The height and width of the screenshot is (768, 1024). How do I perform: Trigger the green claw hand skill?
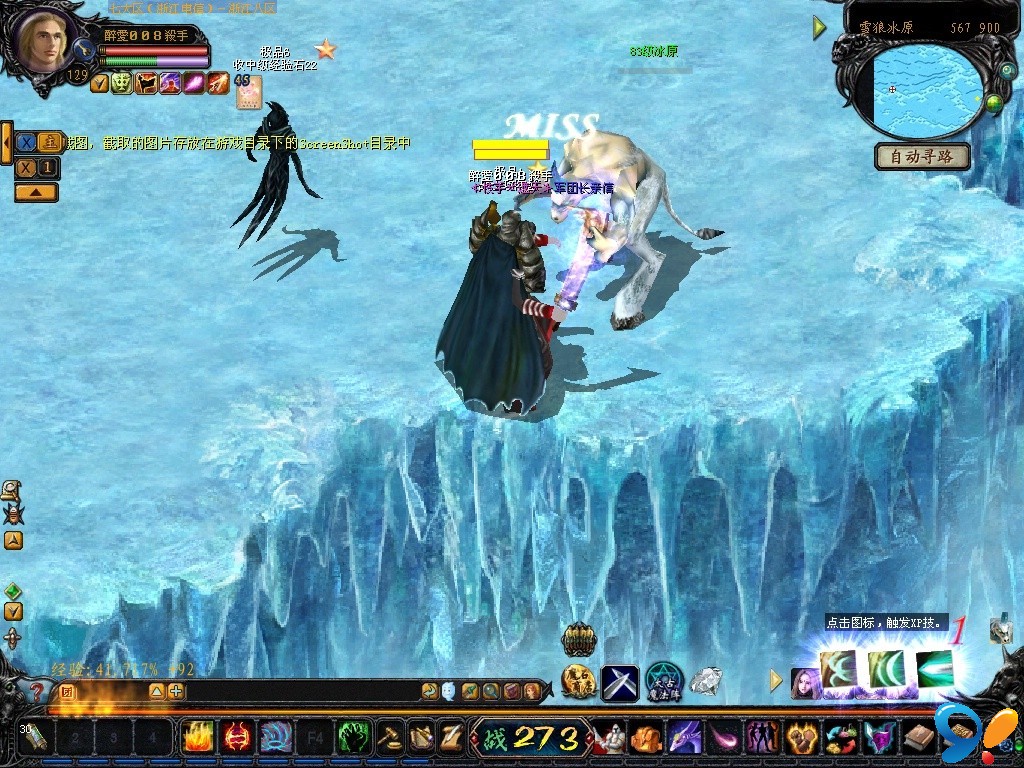354,738
